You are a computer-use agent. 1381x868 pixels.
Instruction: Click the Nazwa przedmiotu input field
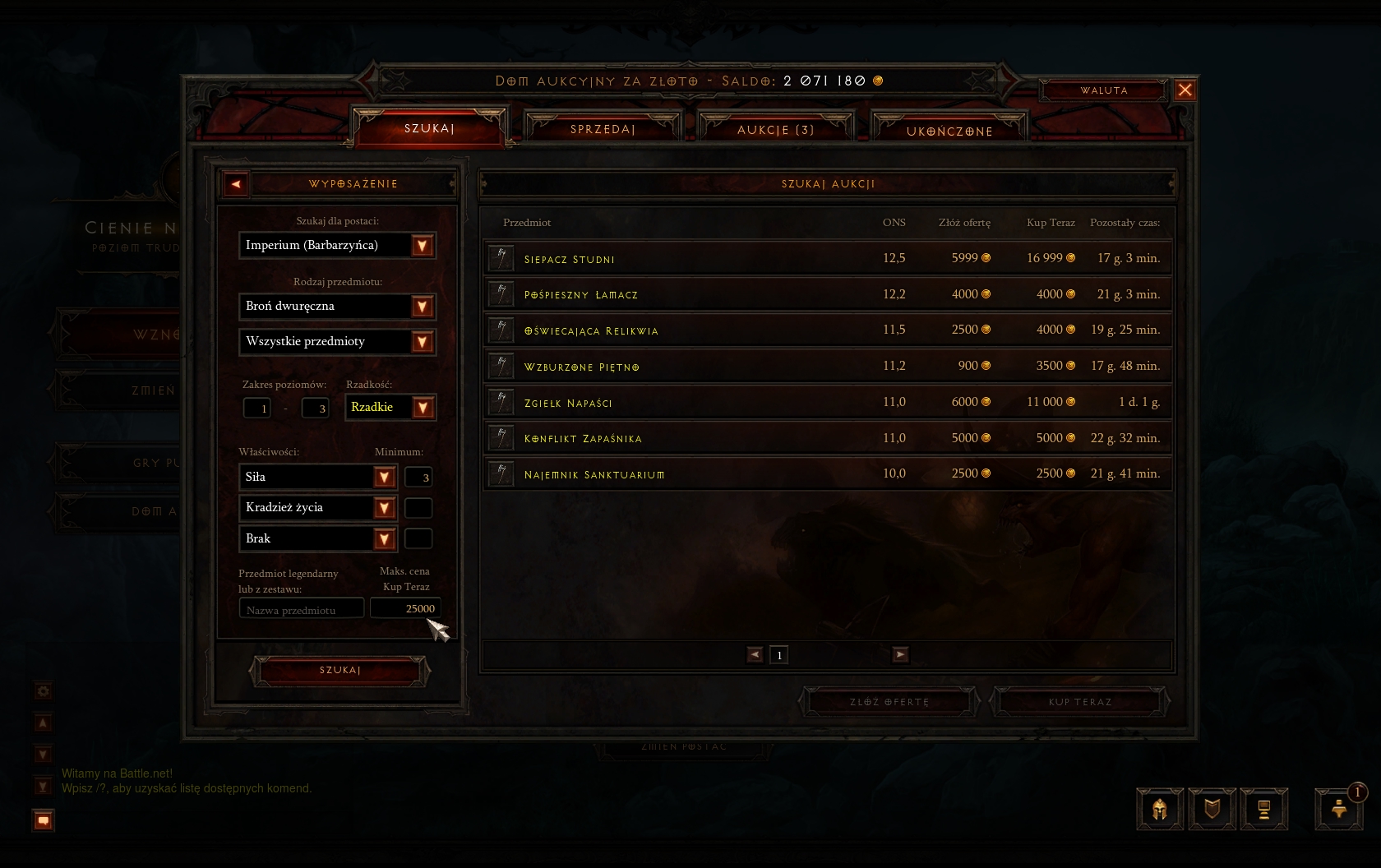coord(301,609)
